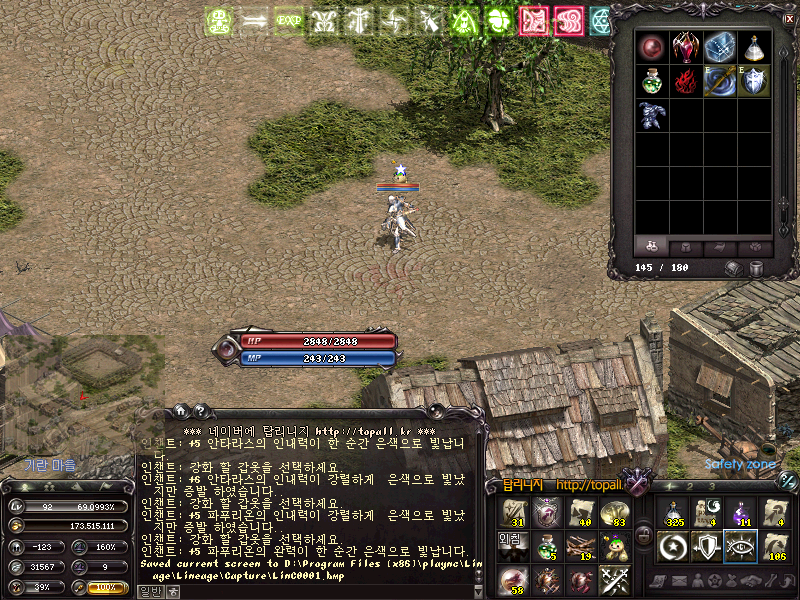Select the red orb inventory item
Viewport: 800px width, 600px height.
click(x=653, y=47)
